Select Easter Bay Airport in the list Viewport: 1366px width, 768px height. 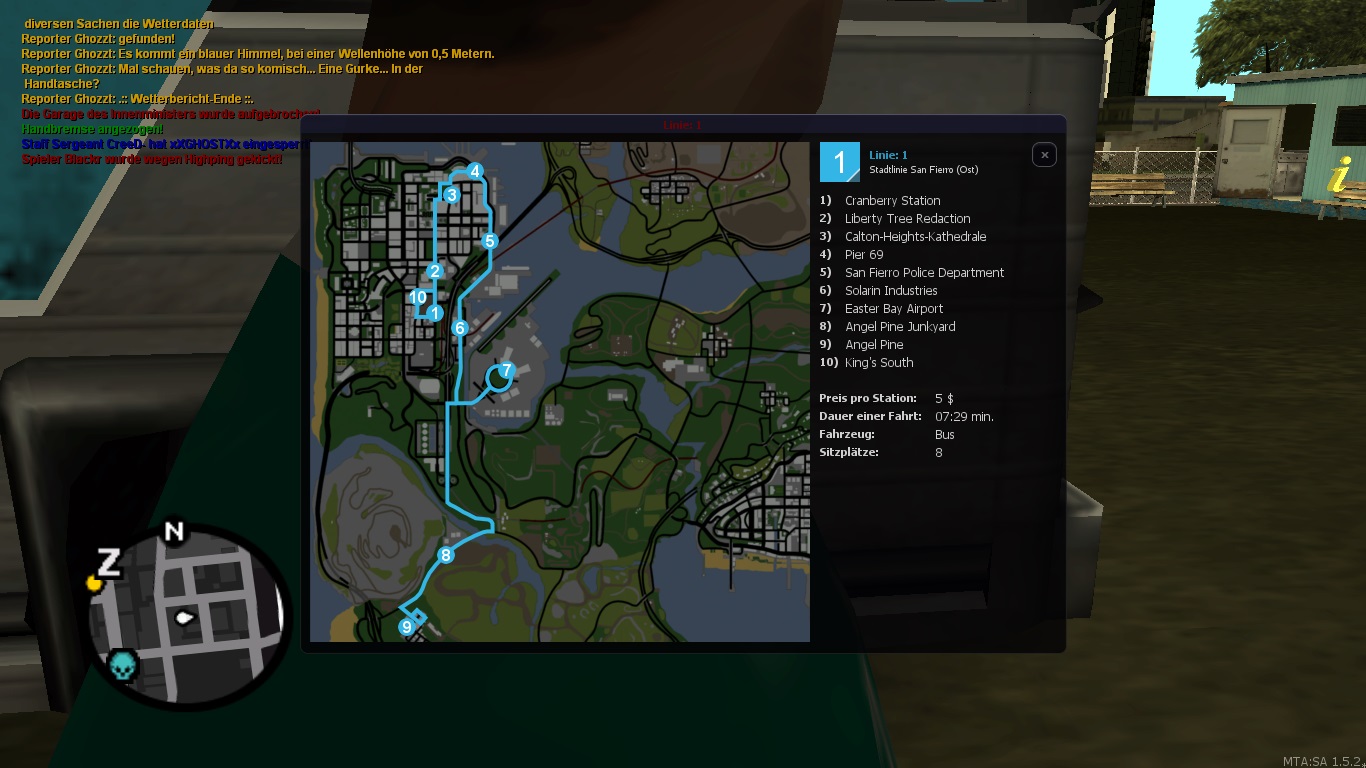tap(894, 309)
